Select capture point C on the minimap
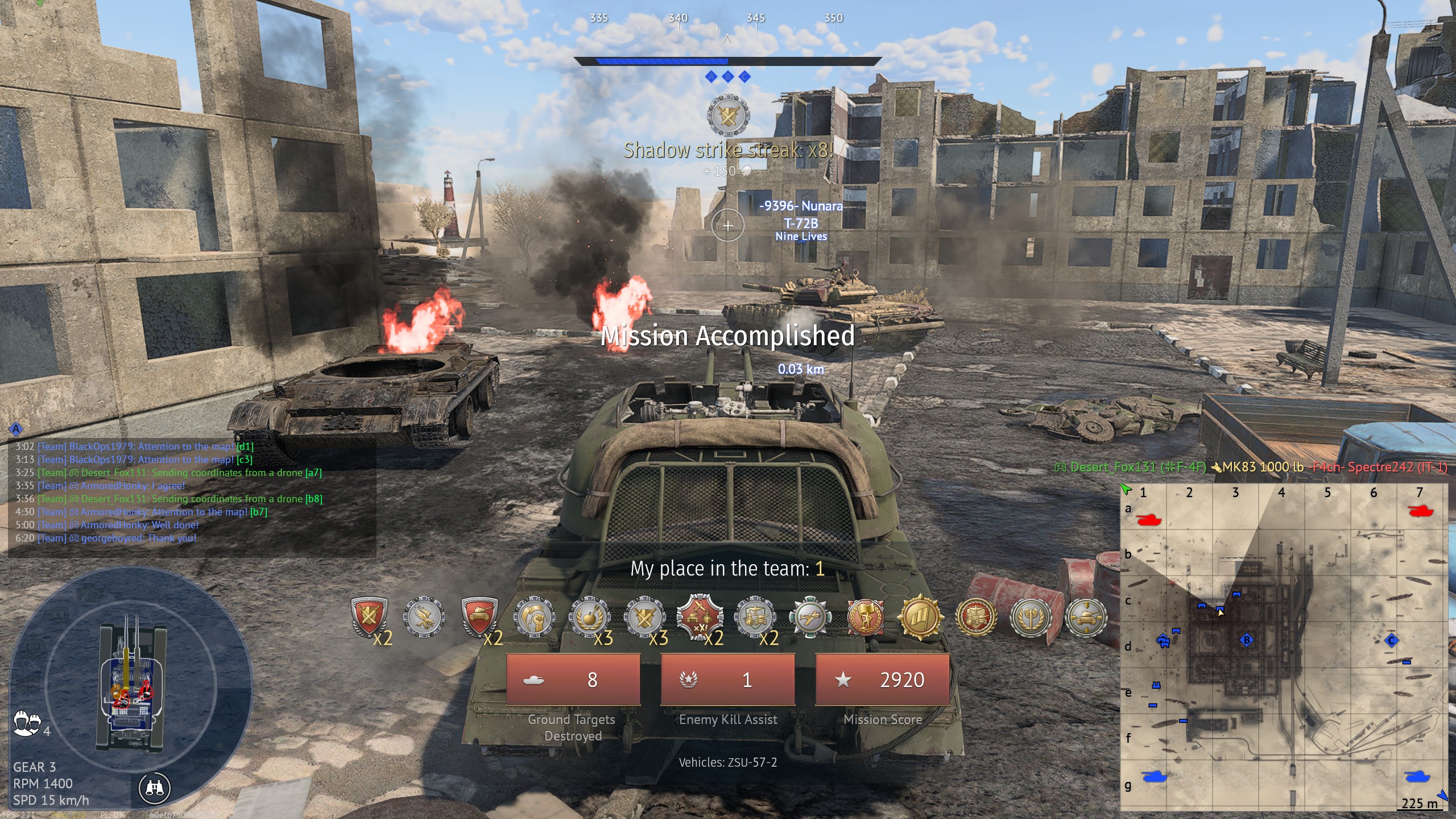This screenshot has width=1456, height=819. coord(1391,641)
